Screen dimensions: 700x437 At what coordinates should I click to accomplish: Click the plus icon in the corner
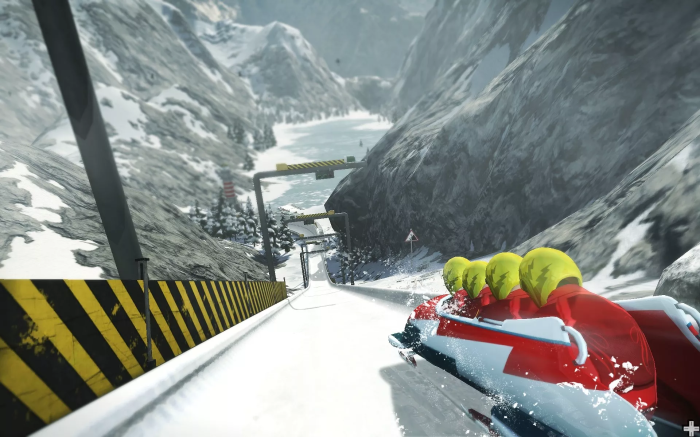tap(690, 427)
